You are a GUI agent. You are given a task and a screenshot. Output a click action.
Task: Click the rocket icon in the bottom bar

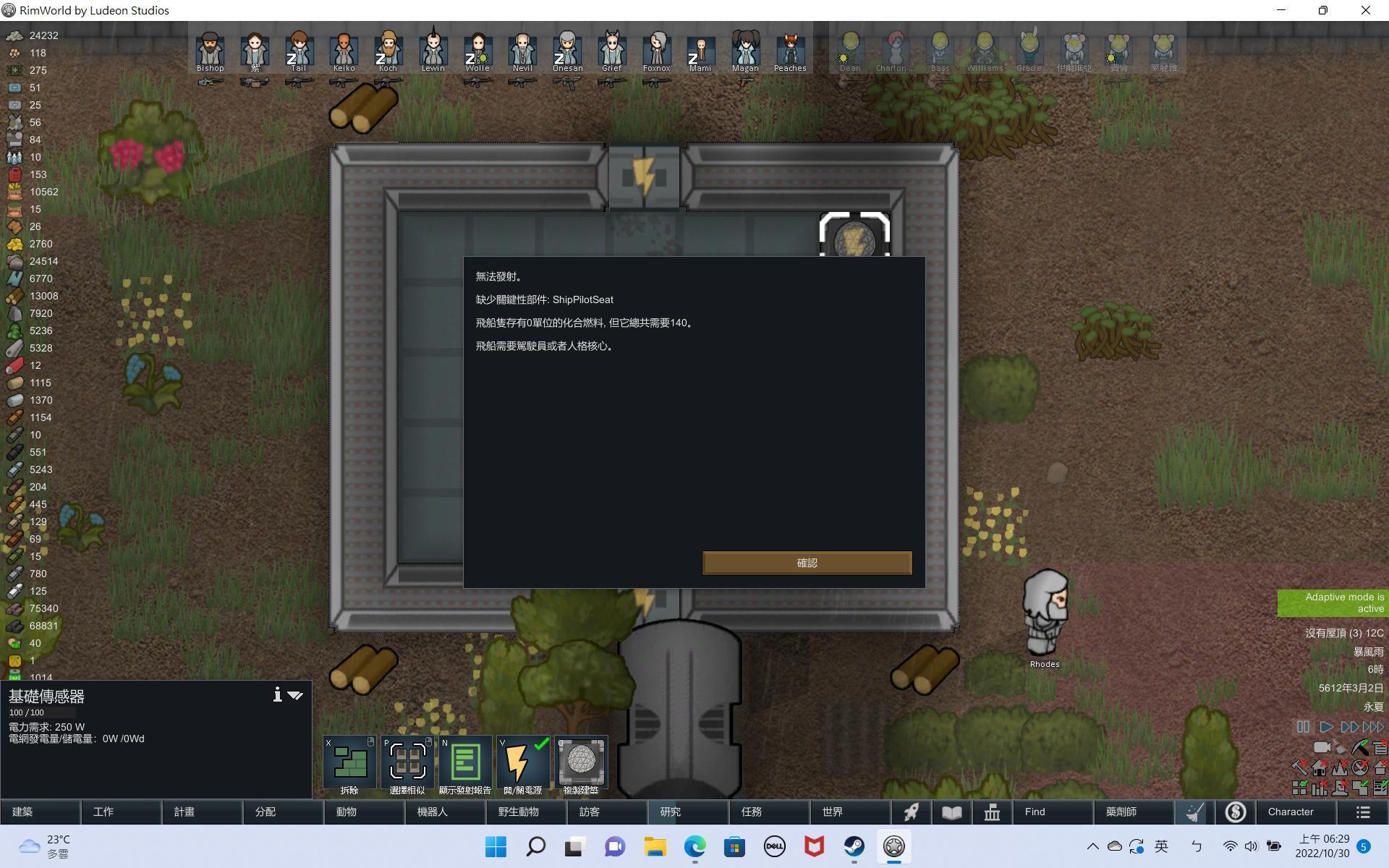911,812
